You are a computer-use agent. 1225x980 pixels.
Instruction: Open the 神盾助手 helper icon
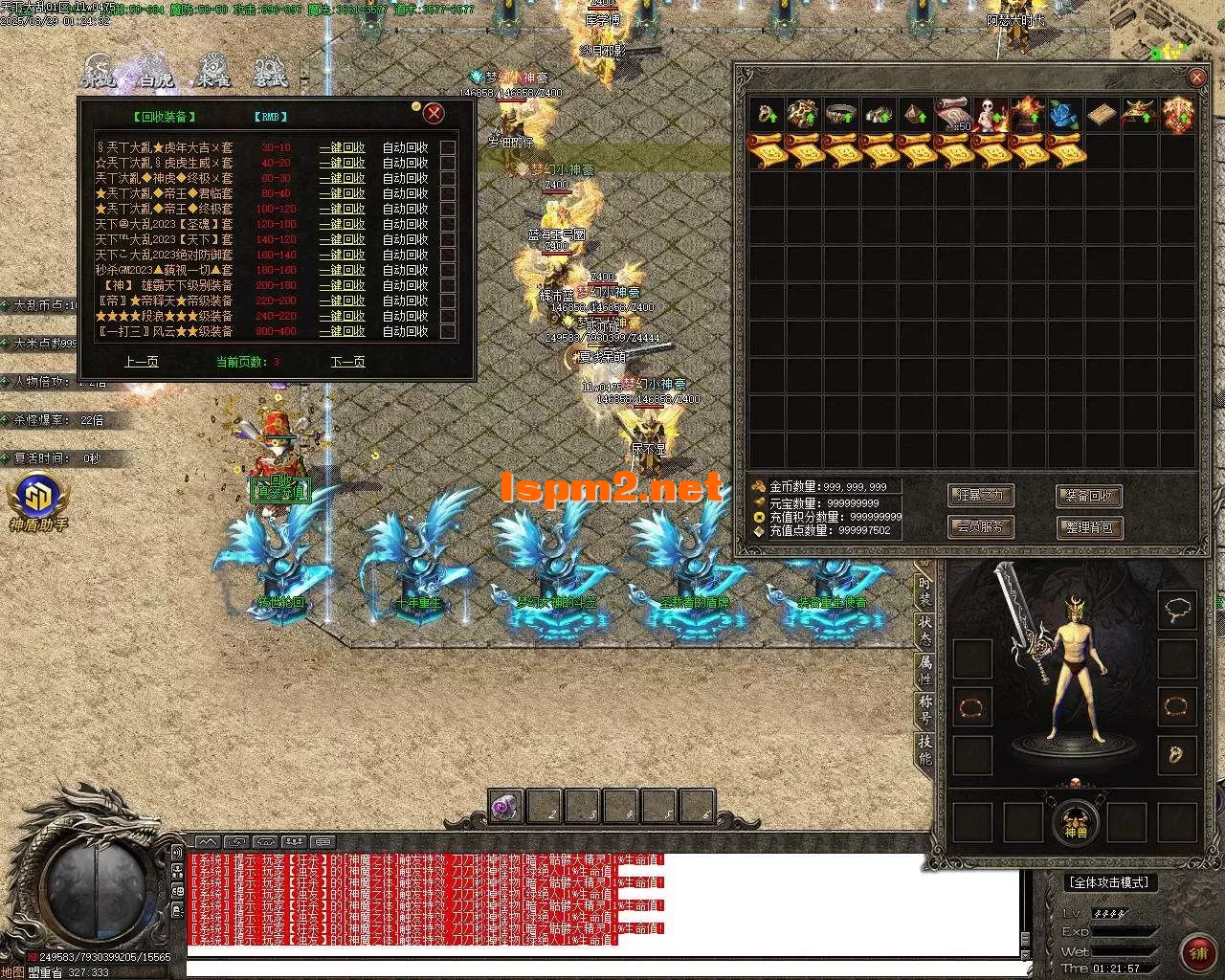point(38,502)
